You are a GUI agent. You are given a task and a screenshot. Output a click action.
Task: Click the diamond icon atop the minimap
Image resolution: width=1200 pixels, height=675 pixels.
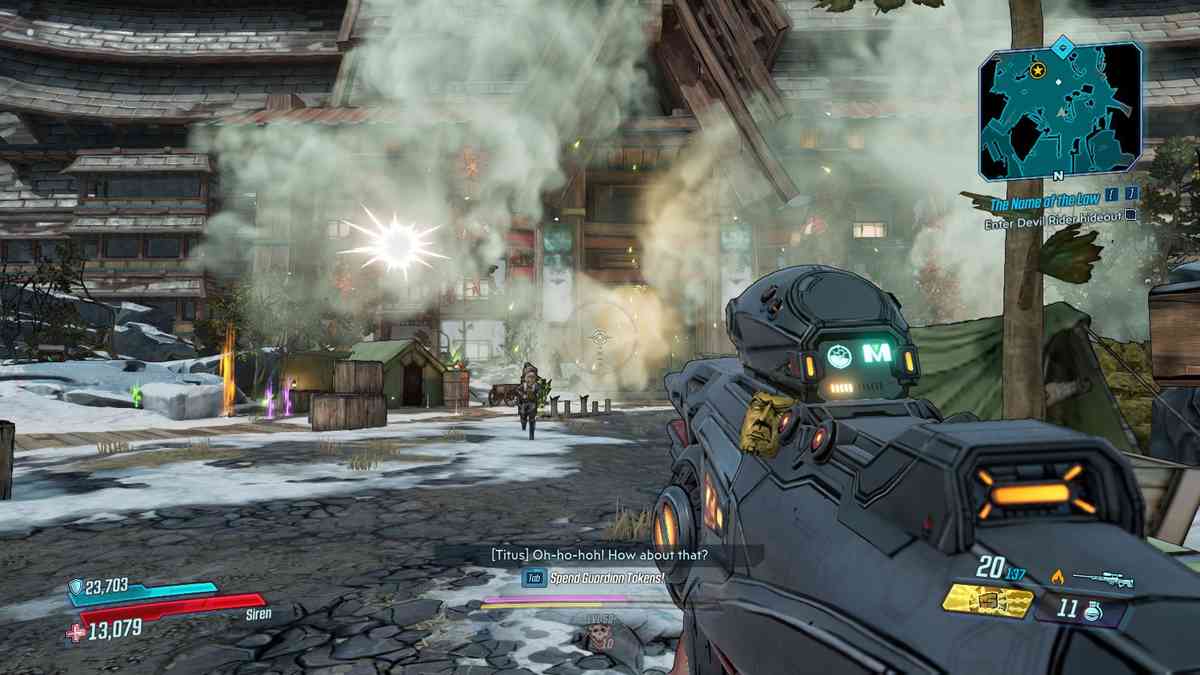tap(1062, 44)
